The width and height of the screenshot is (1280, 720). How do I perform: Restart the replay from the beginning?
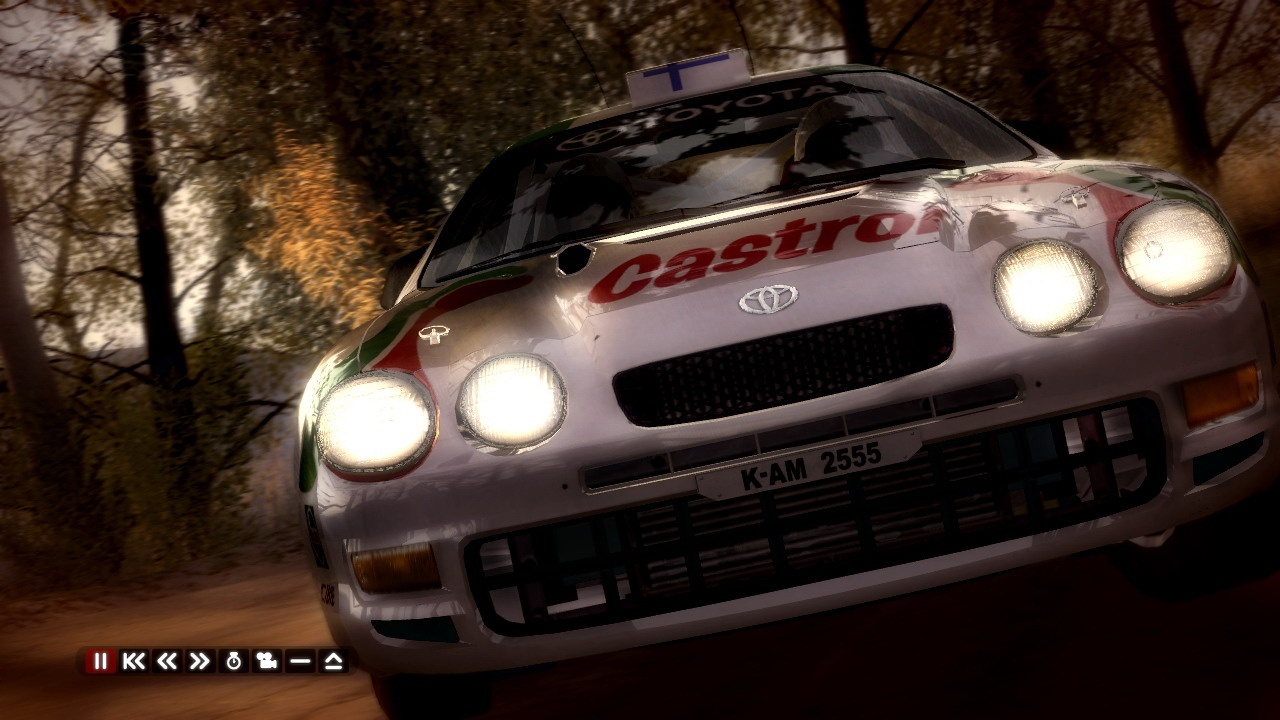132,662
